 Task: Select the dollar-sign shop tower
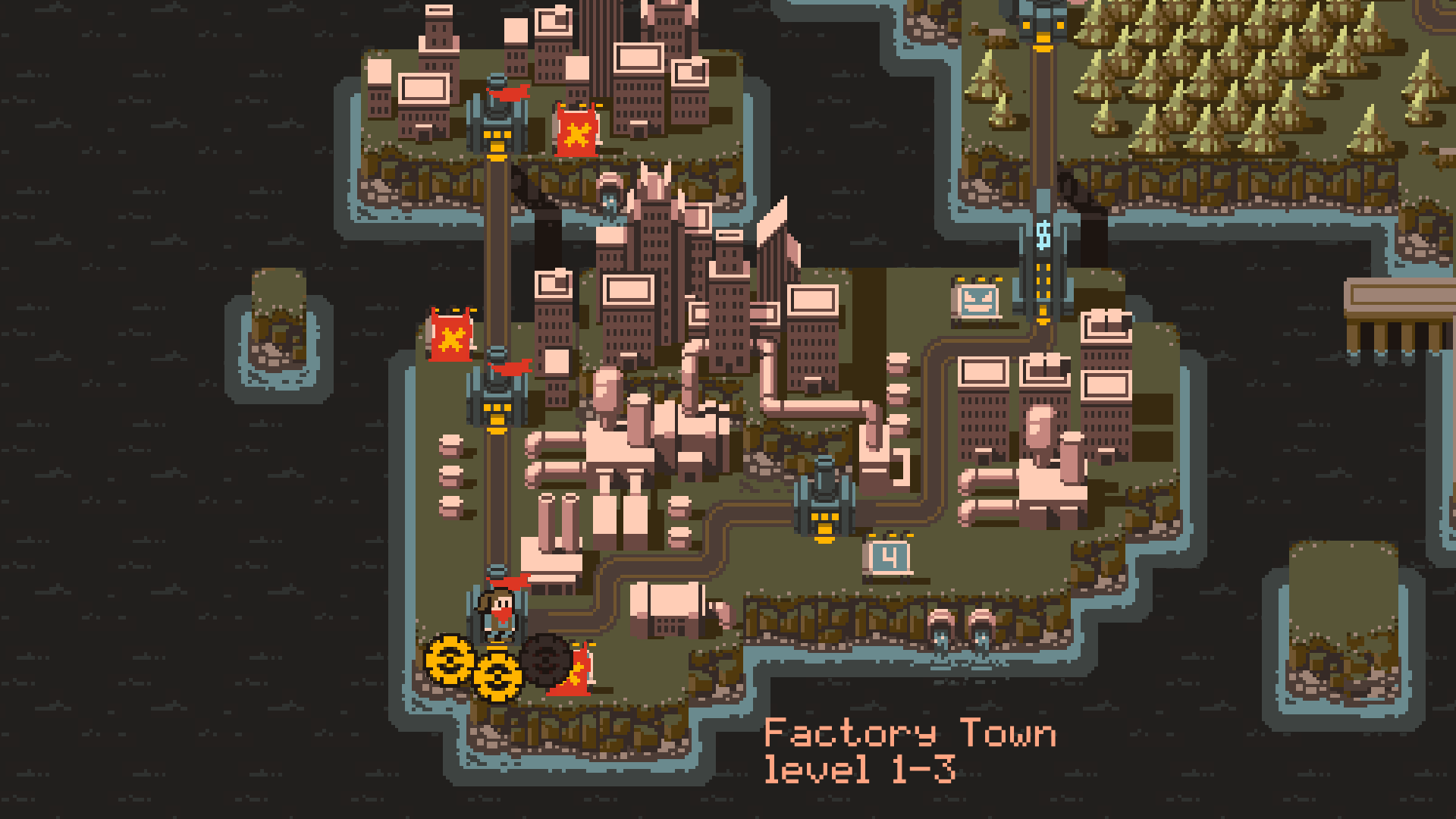(x=1043, y=258)
